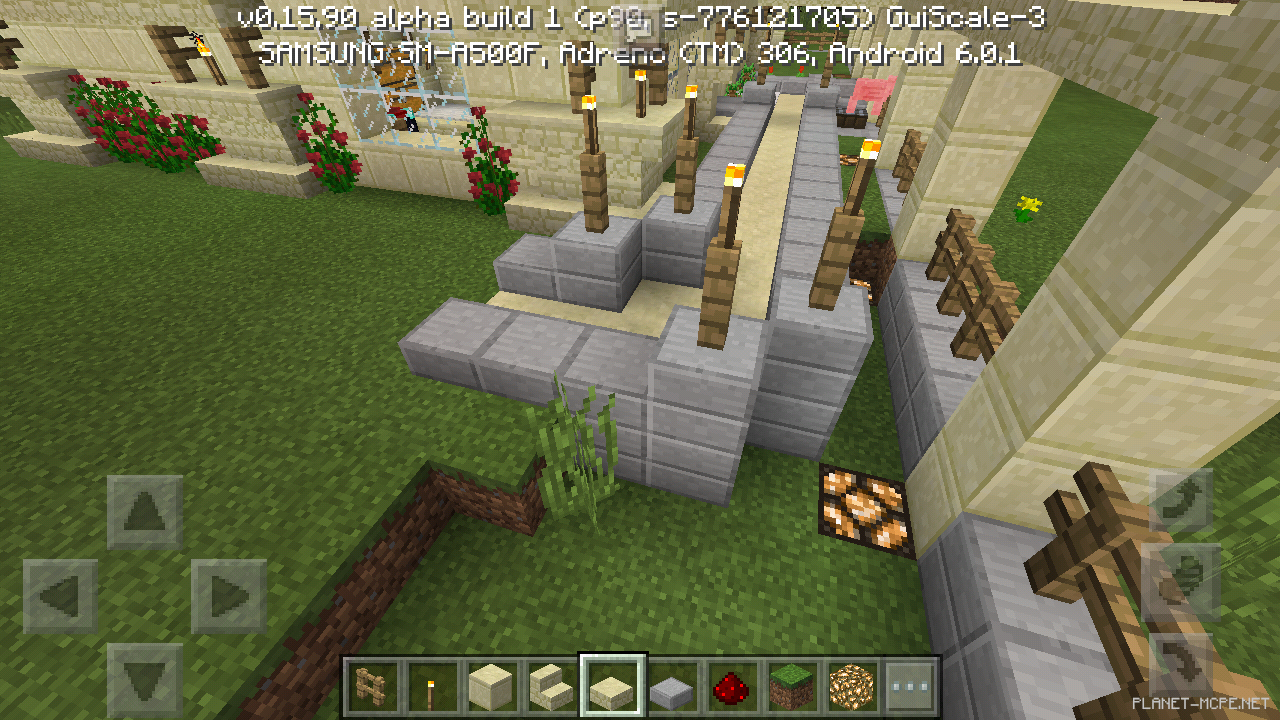
Task: Choose the full sandstone block slot
Action: [x=492, y=686]
